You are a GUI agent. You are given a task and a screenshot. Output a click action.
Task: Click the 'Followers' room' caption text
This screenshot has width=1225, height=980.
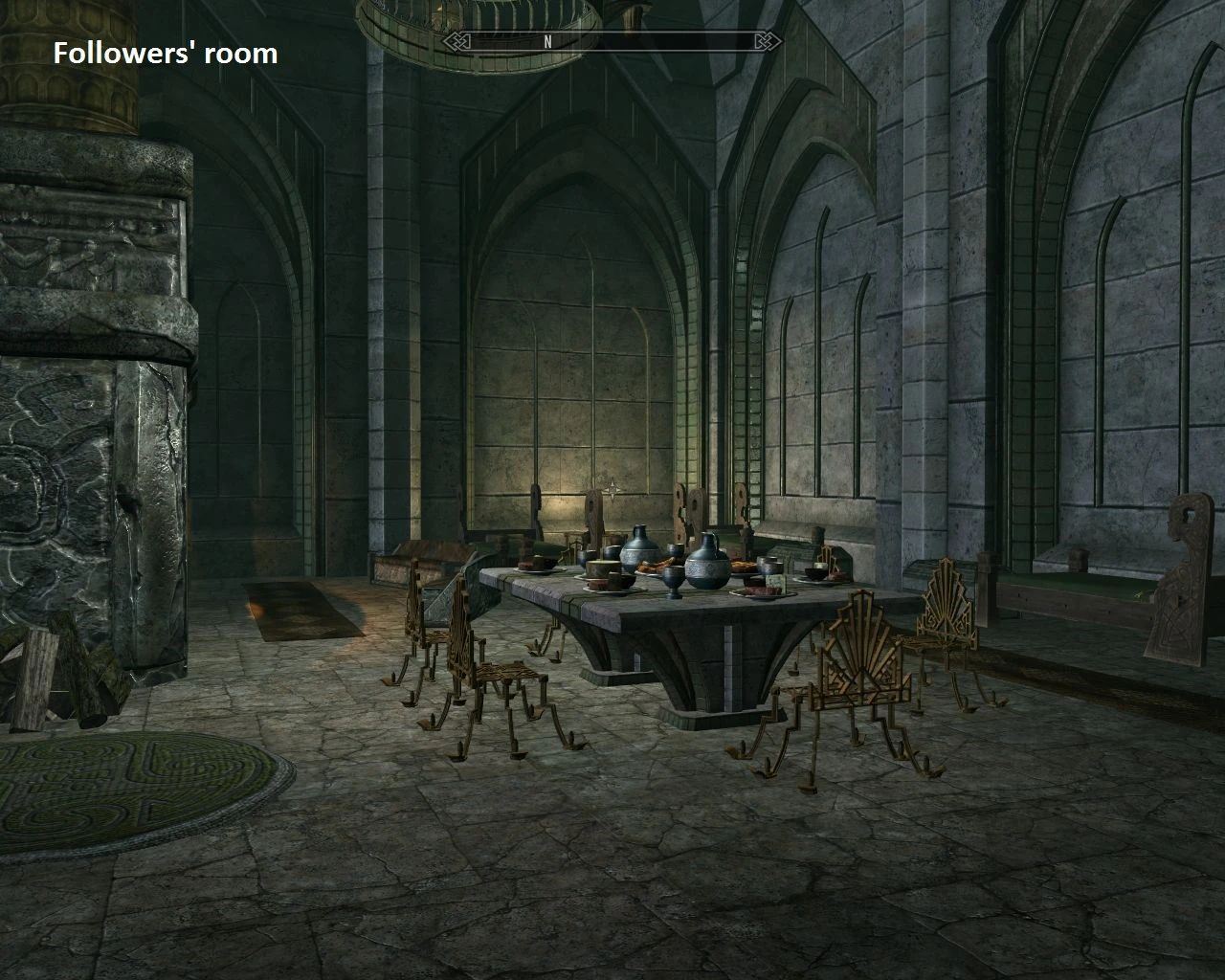[165, 54]
